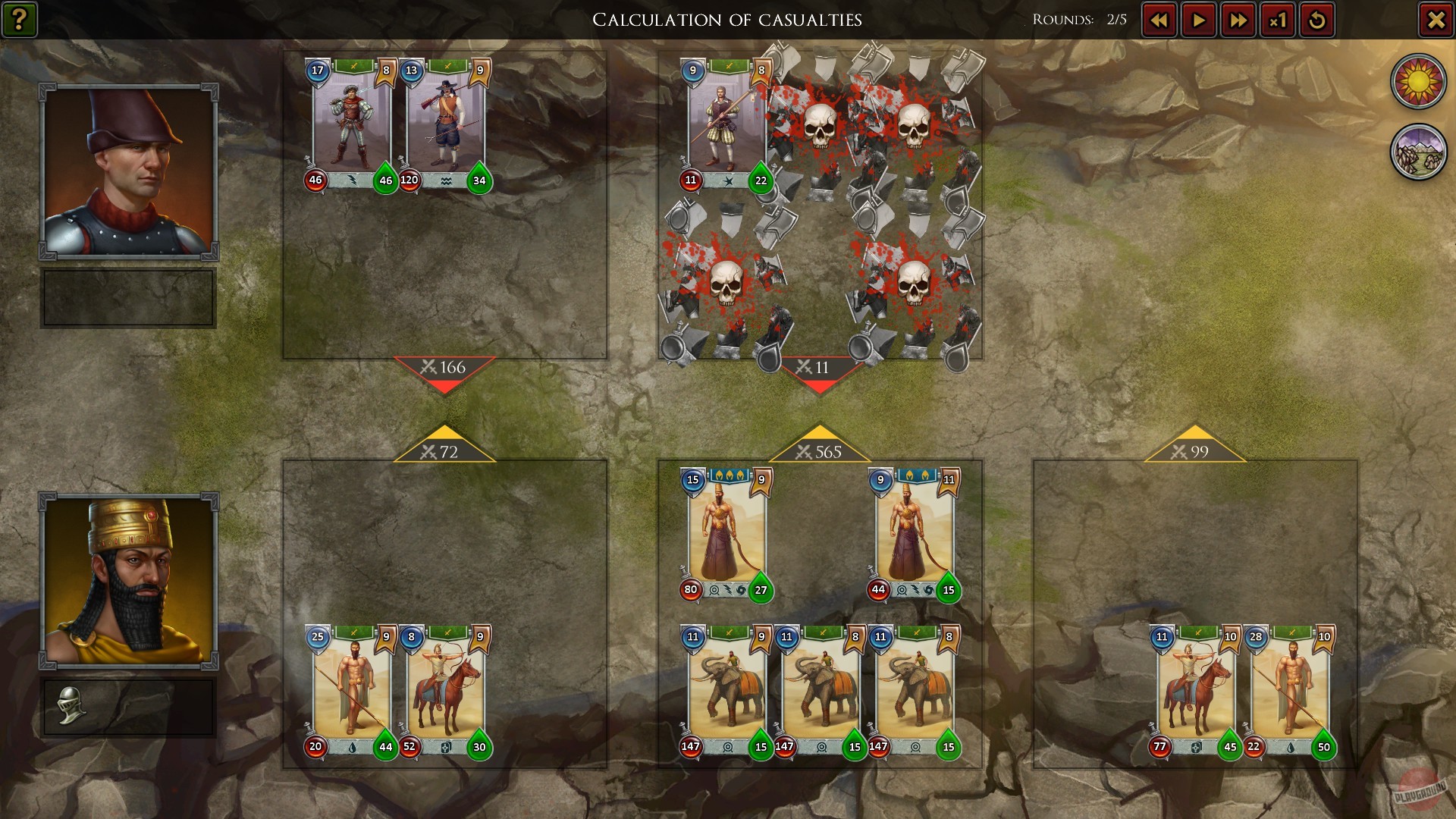Toggle the x1 playback speed button
Image resolution: width=1456 pixels, height=819 pixels.
(x=1278, y=20)
